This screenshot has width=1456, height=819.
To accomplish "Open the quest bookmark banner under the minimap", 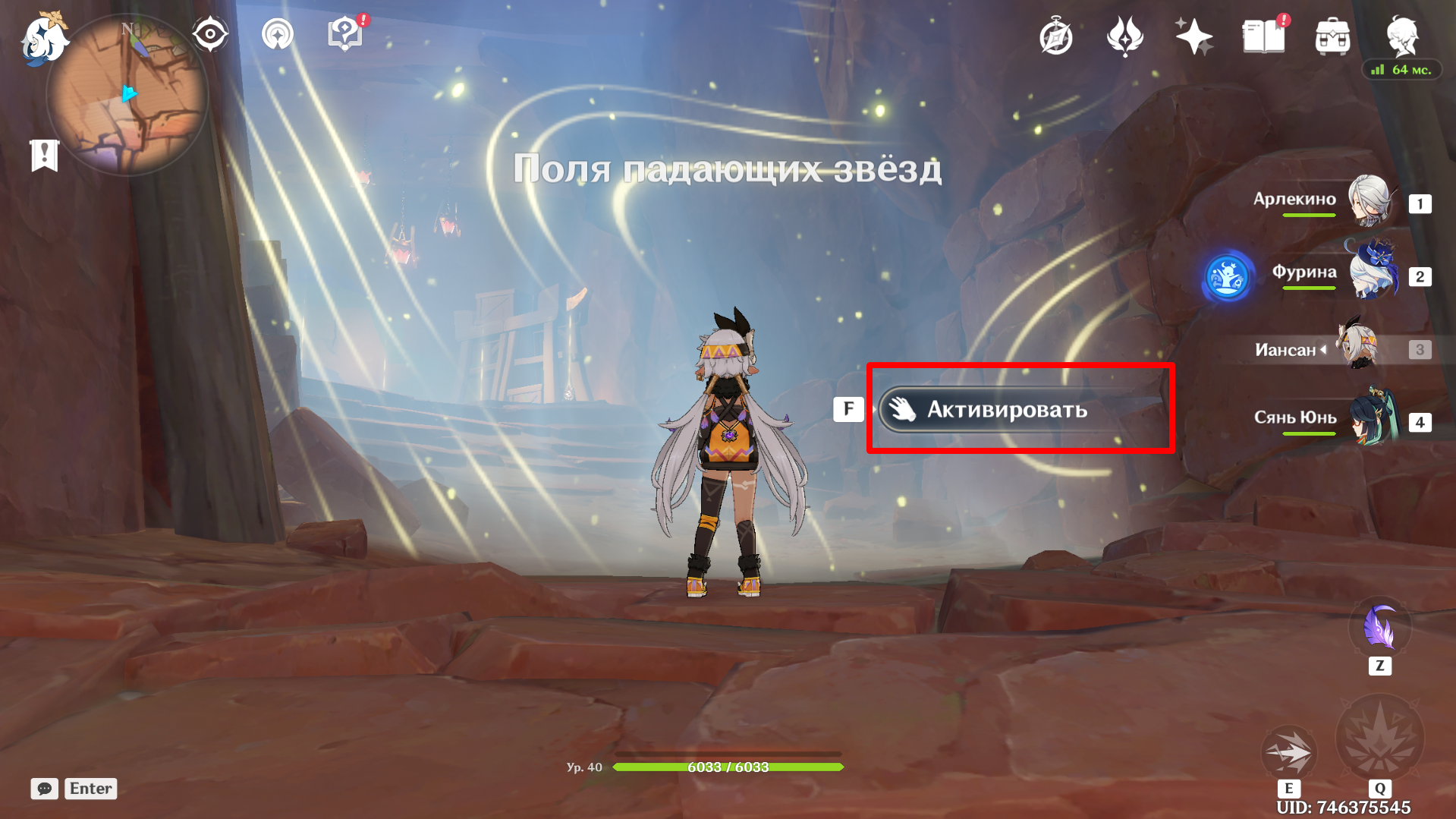I will [x=44, y=155].
